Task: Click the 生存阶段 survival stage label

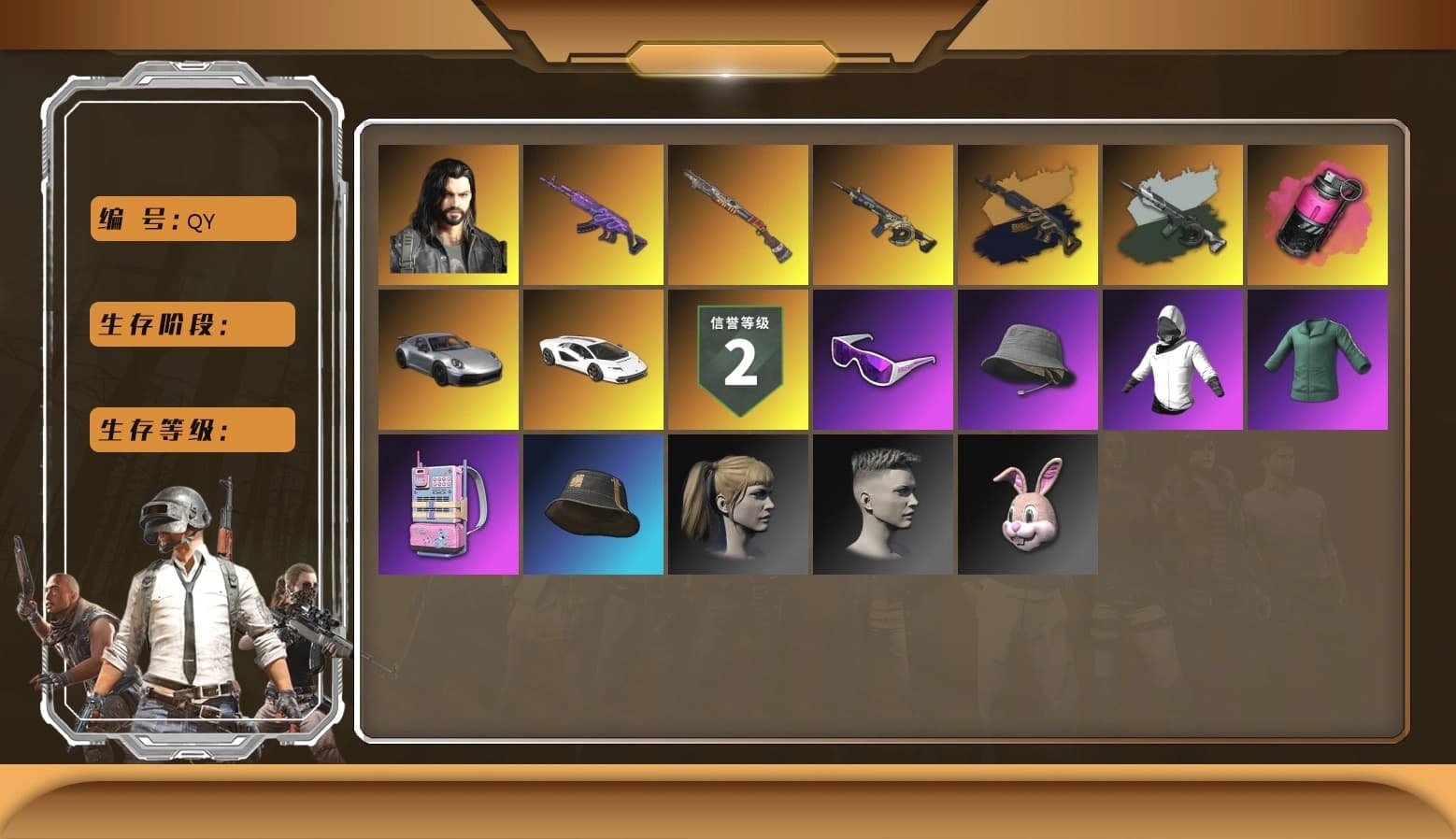Action: click(x=191, y=324)
